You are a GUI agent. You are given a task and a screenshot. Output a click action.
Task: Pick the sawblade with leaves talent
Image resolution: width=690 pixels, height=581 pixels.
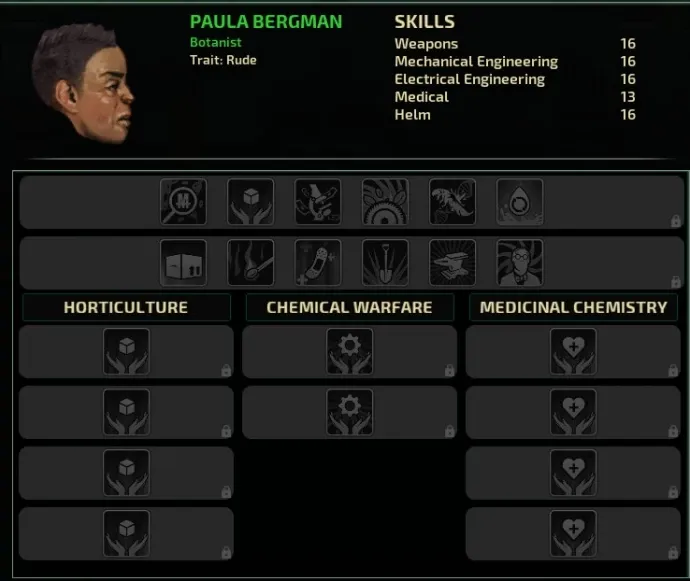385,201
